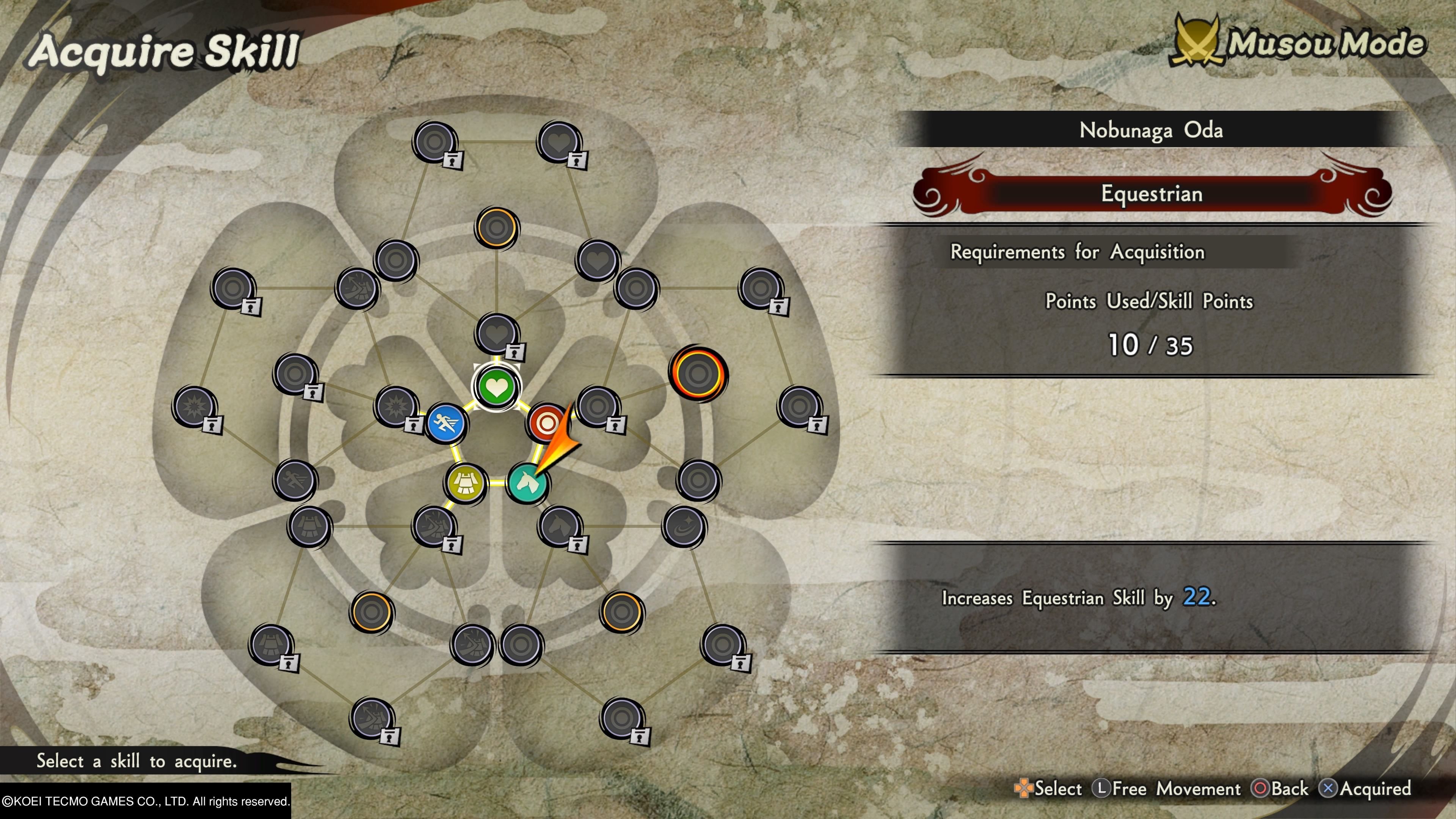Choose the yellow armor skill node

[x=465, y=483]
